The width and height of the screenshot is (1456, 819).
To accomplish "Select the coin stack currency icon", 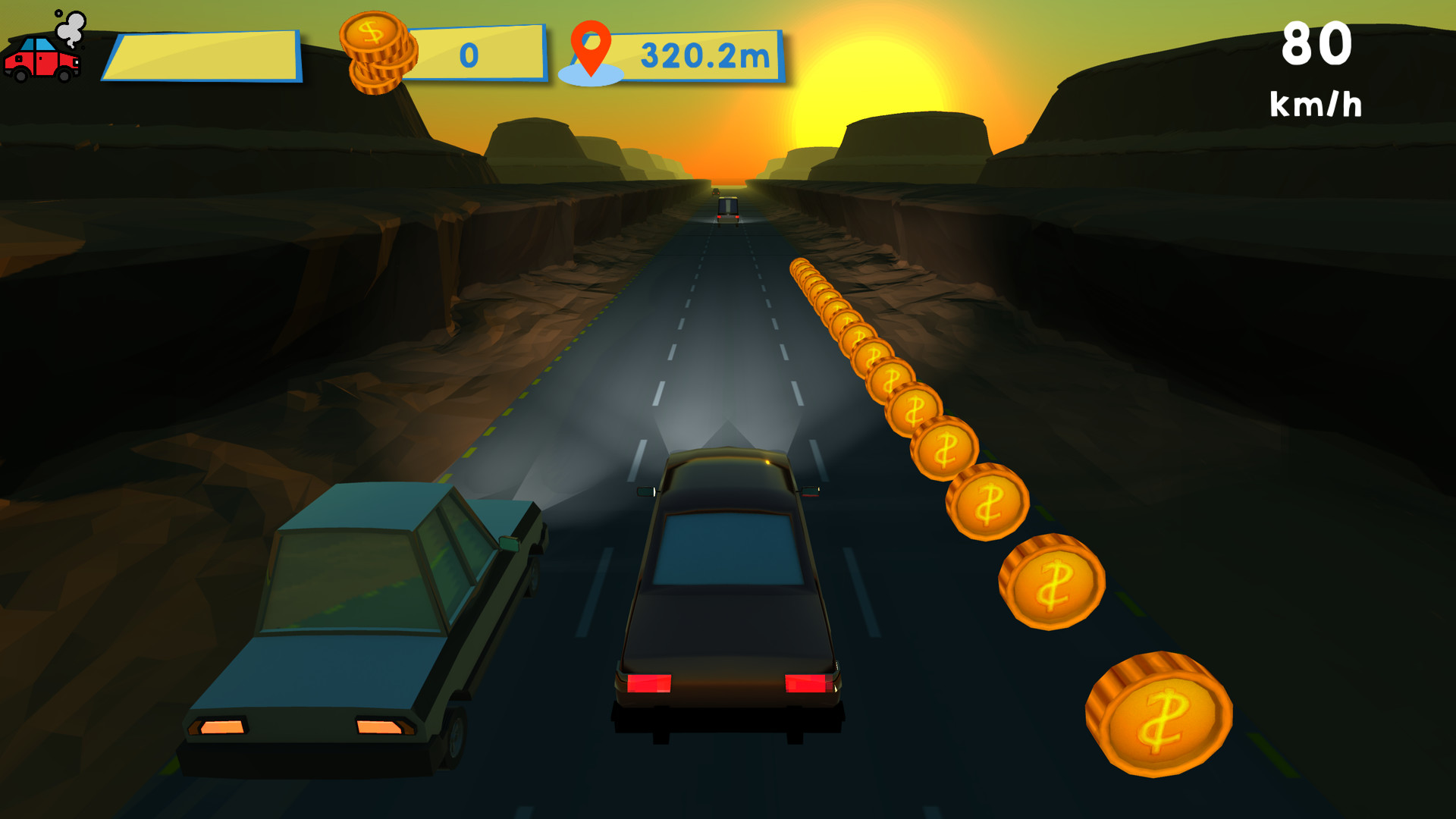I will coord(378,52).
